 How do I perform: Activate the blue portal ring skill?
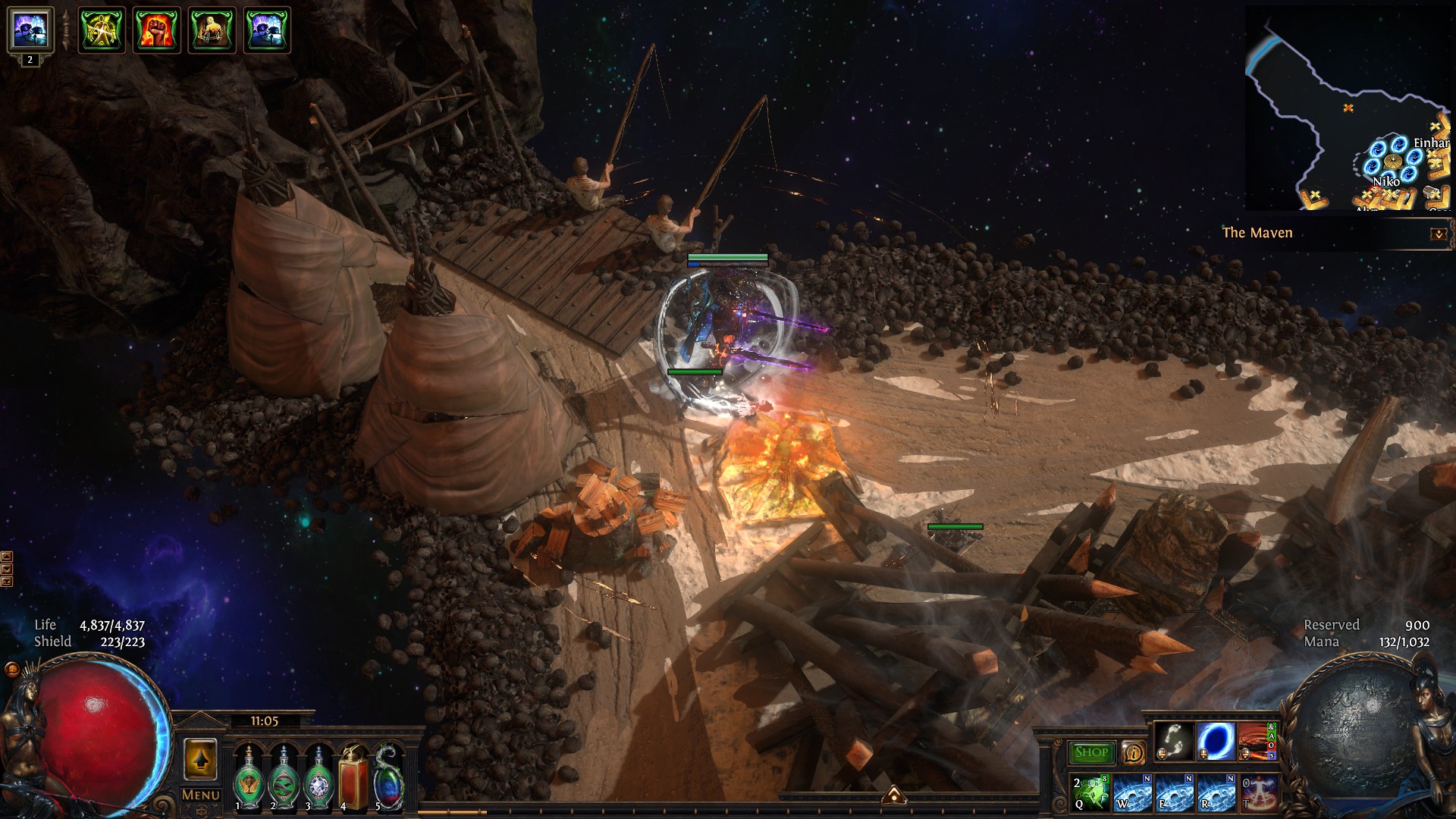click(1215, 741)
